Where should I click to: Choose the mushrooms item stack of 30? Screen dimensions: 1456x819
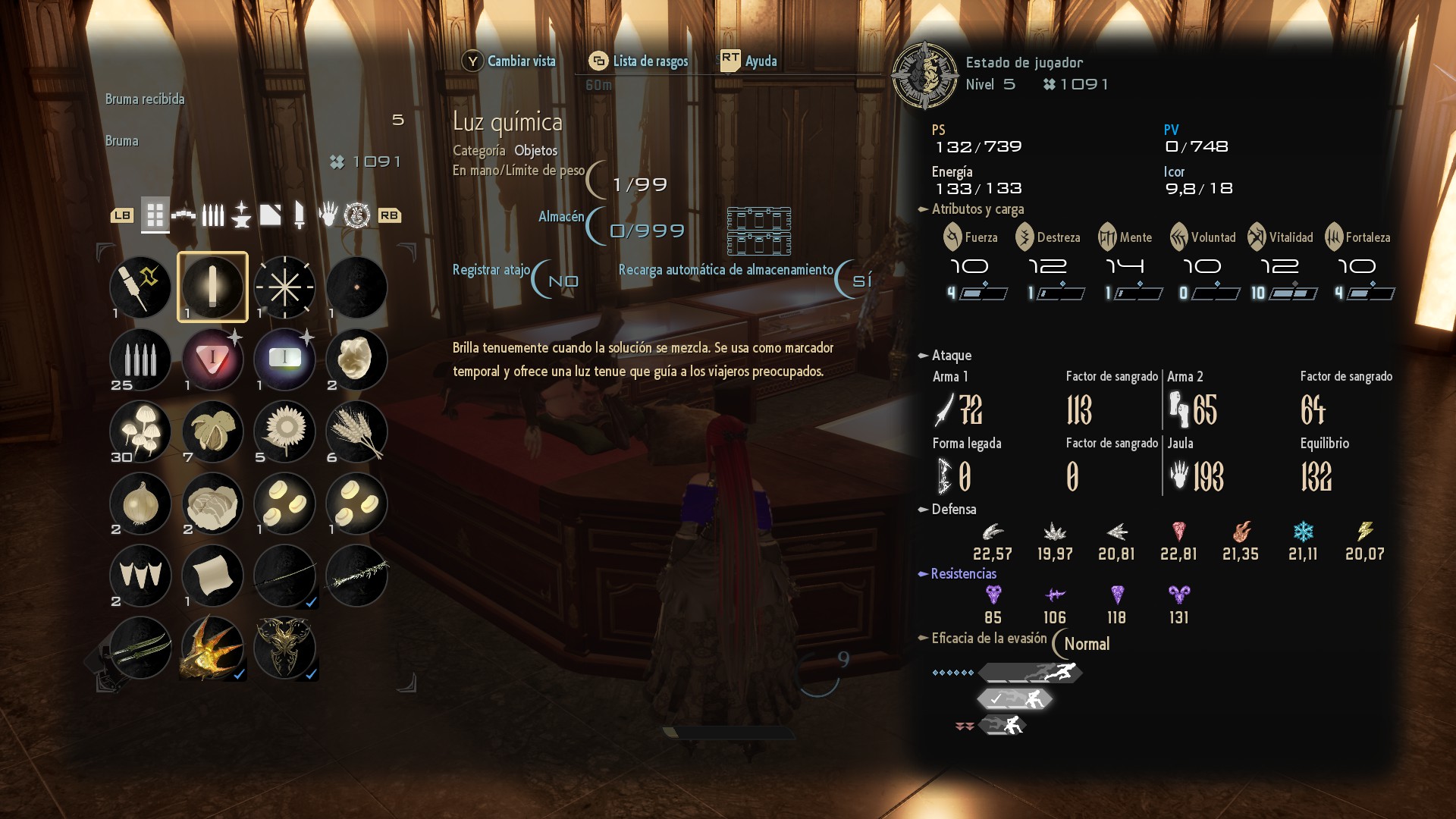(140, 431)
